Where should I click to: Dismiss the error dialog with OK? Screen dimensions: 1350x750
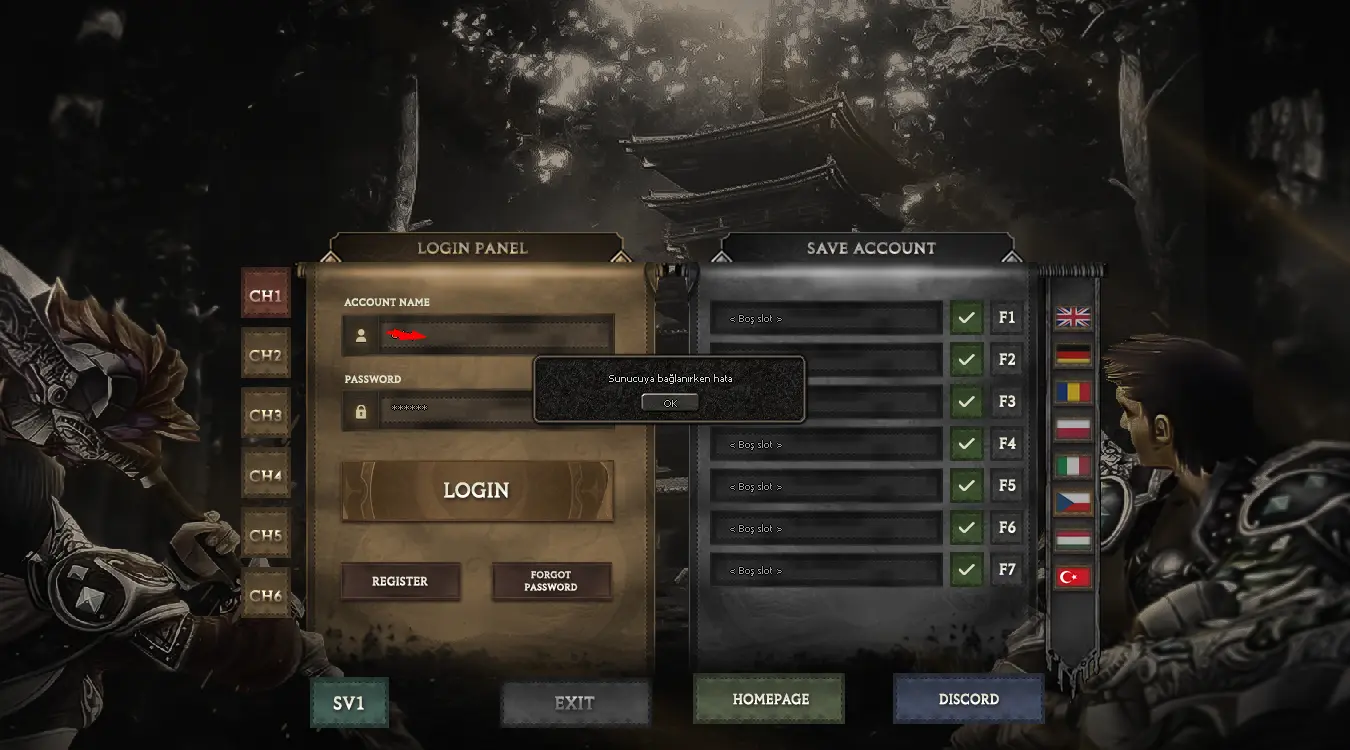(x=669, y=403)
